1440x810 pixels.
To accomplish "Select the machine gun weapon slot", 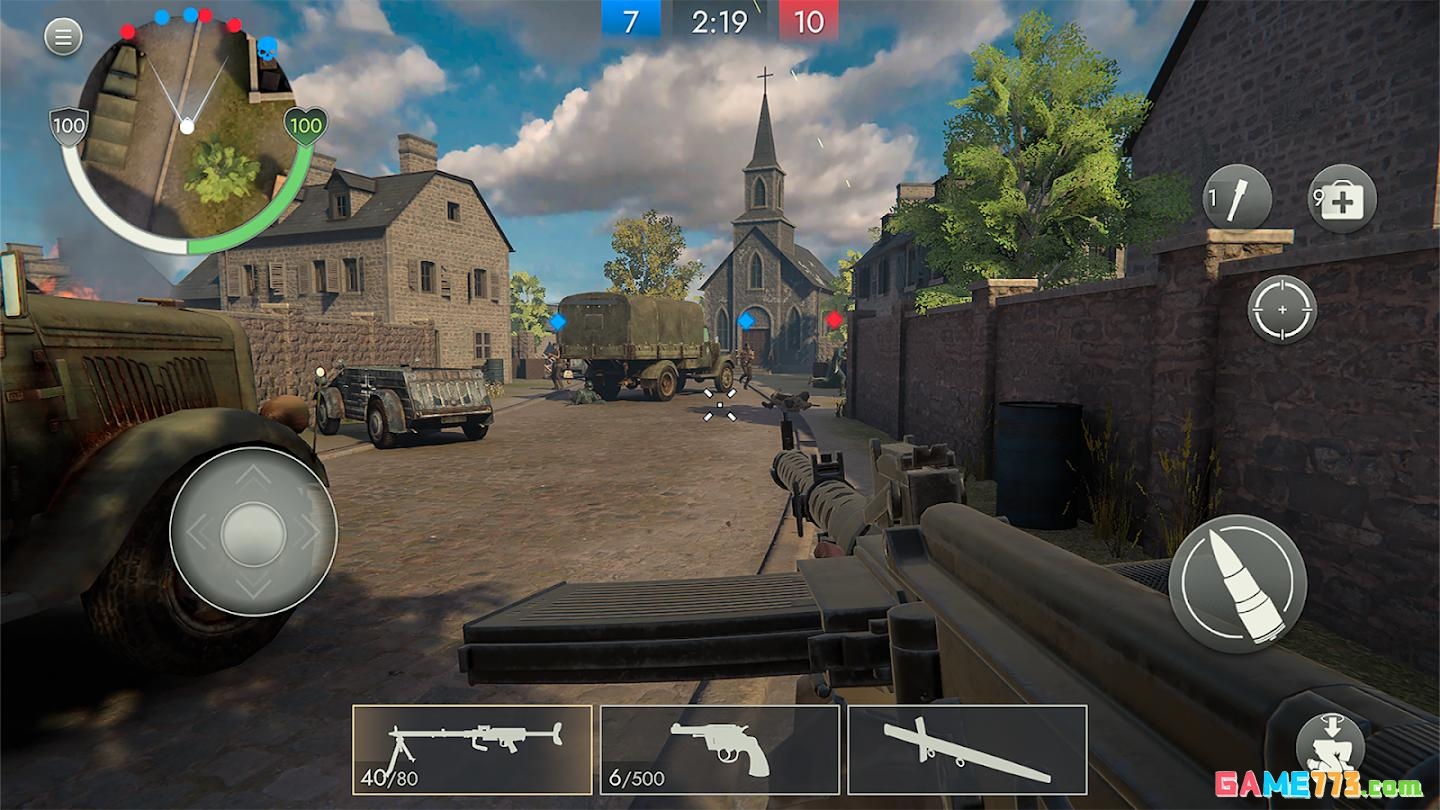I will [x=472, y=750].
